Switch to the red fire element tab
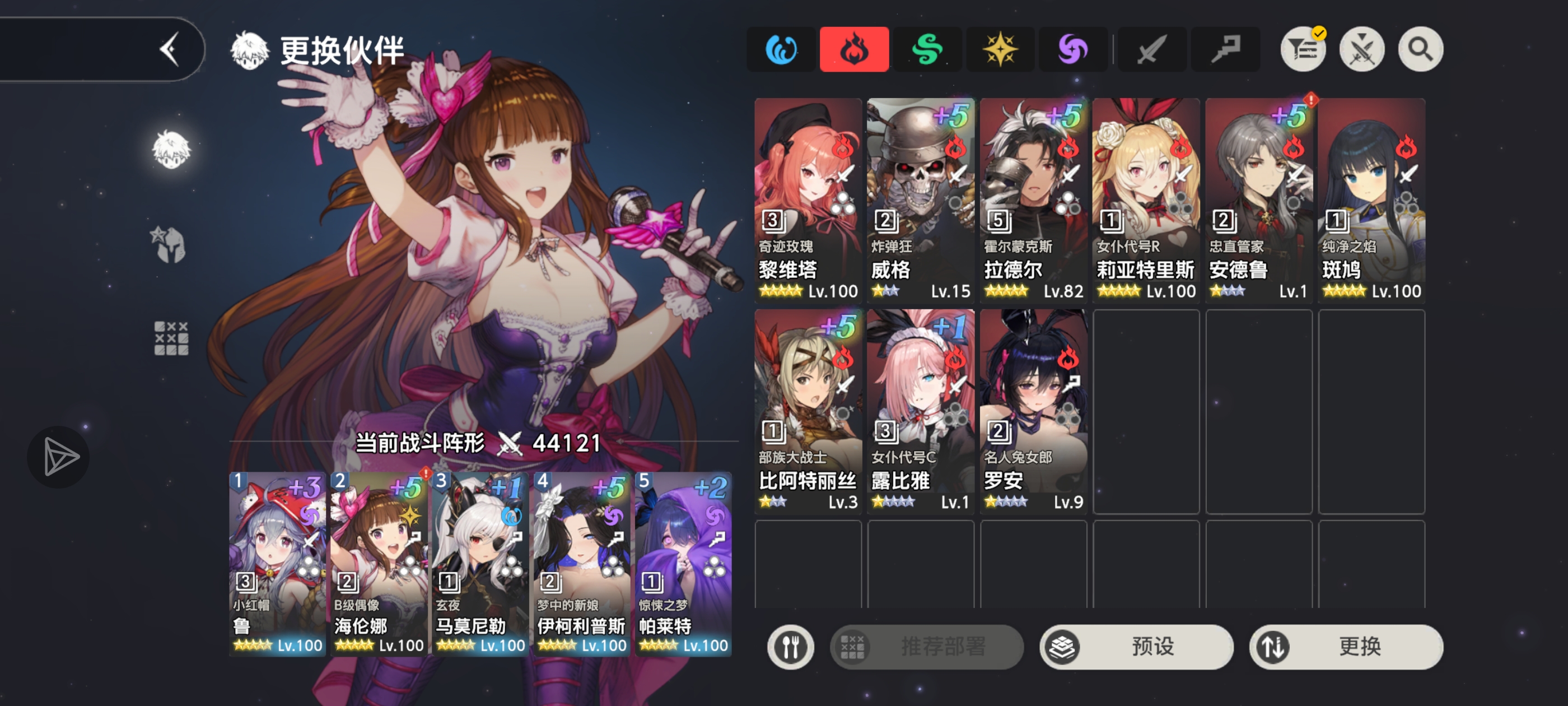1568x706 pixels. click(854, 49)
